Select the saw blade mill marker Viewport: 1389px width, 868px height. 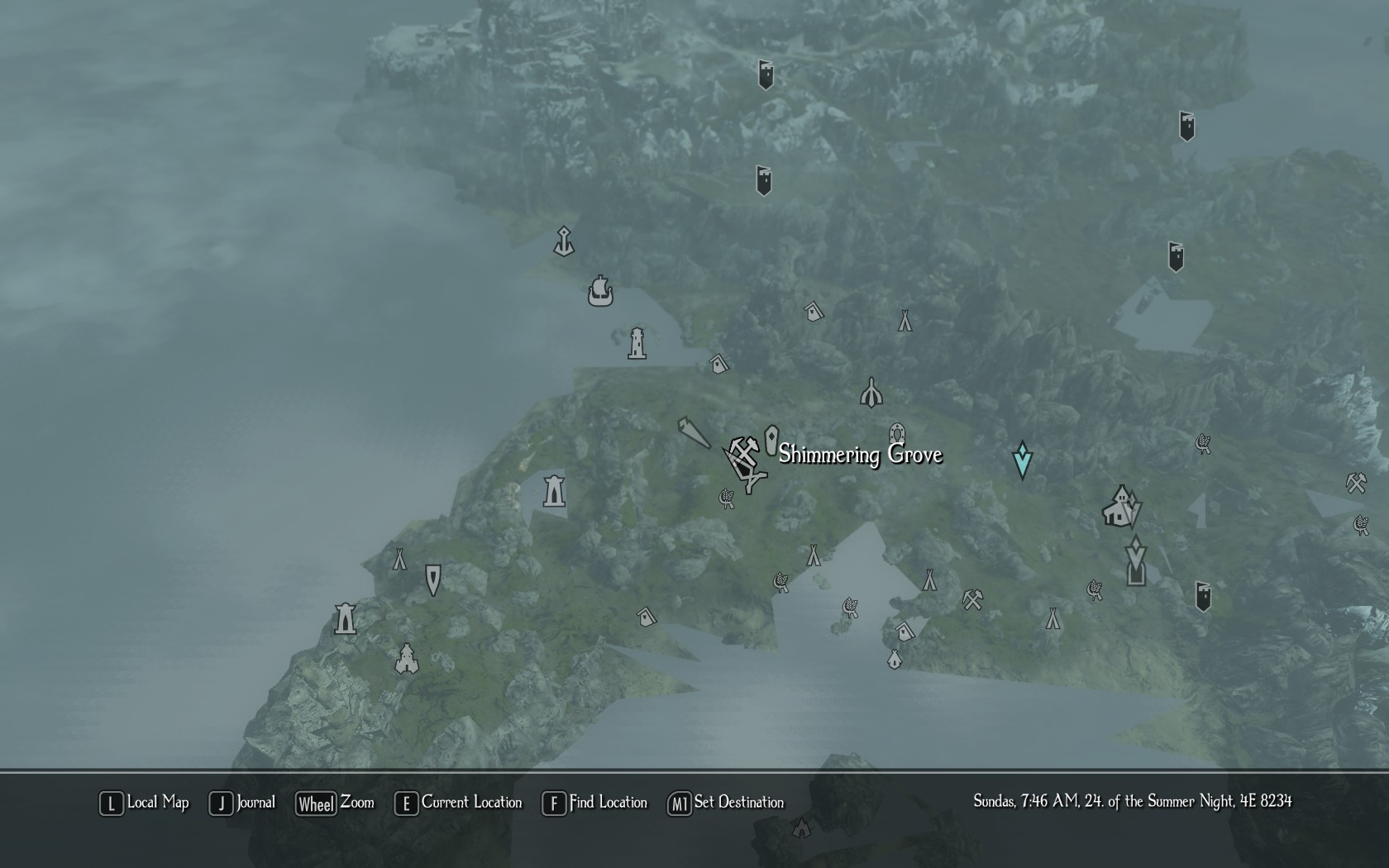click(x=693, y=432)
